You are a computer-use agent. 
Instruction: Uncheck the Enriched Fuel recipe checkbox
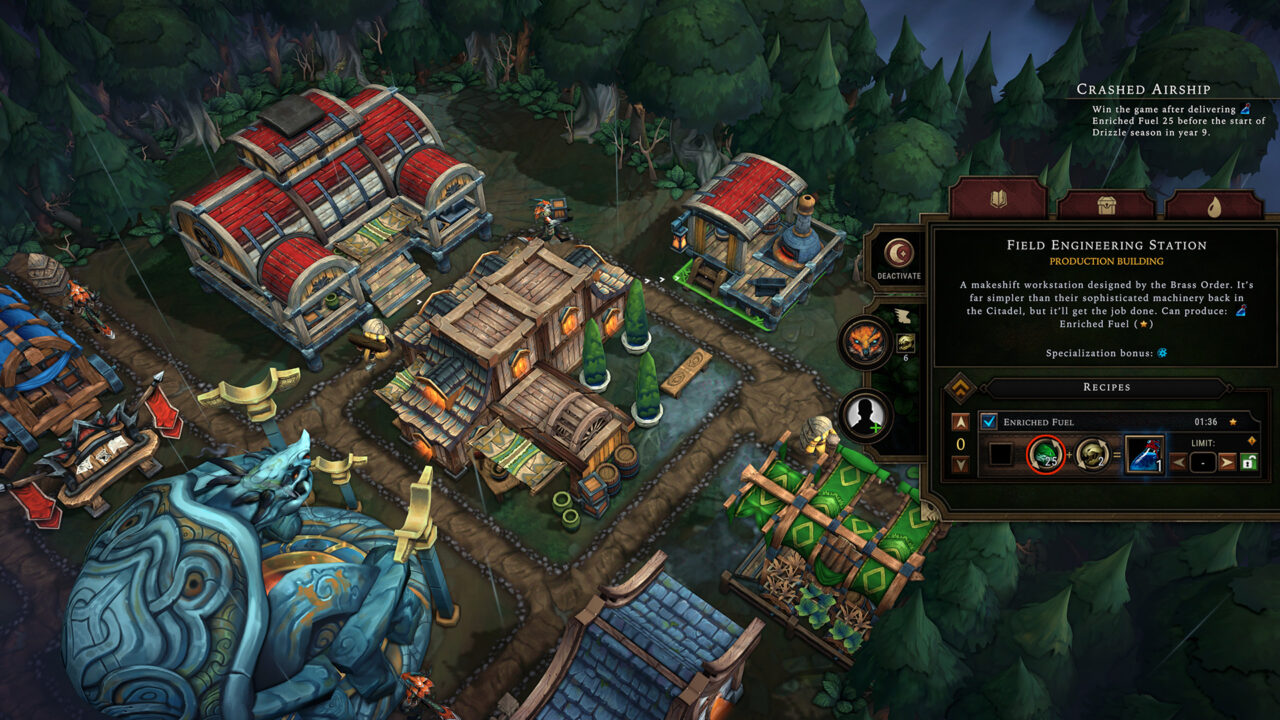click(987, 420)
